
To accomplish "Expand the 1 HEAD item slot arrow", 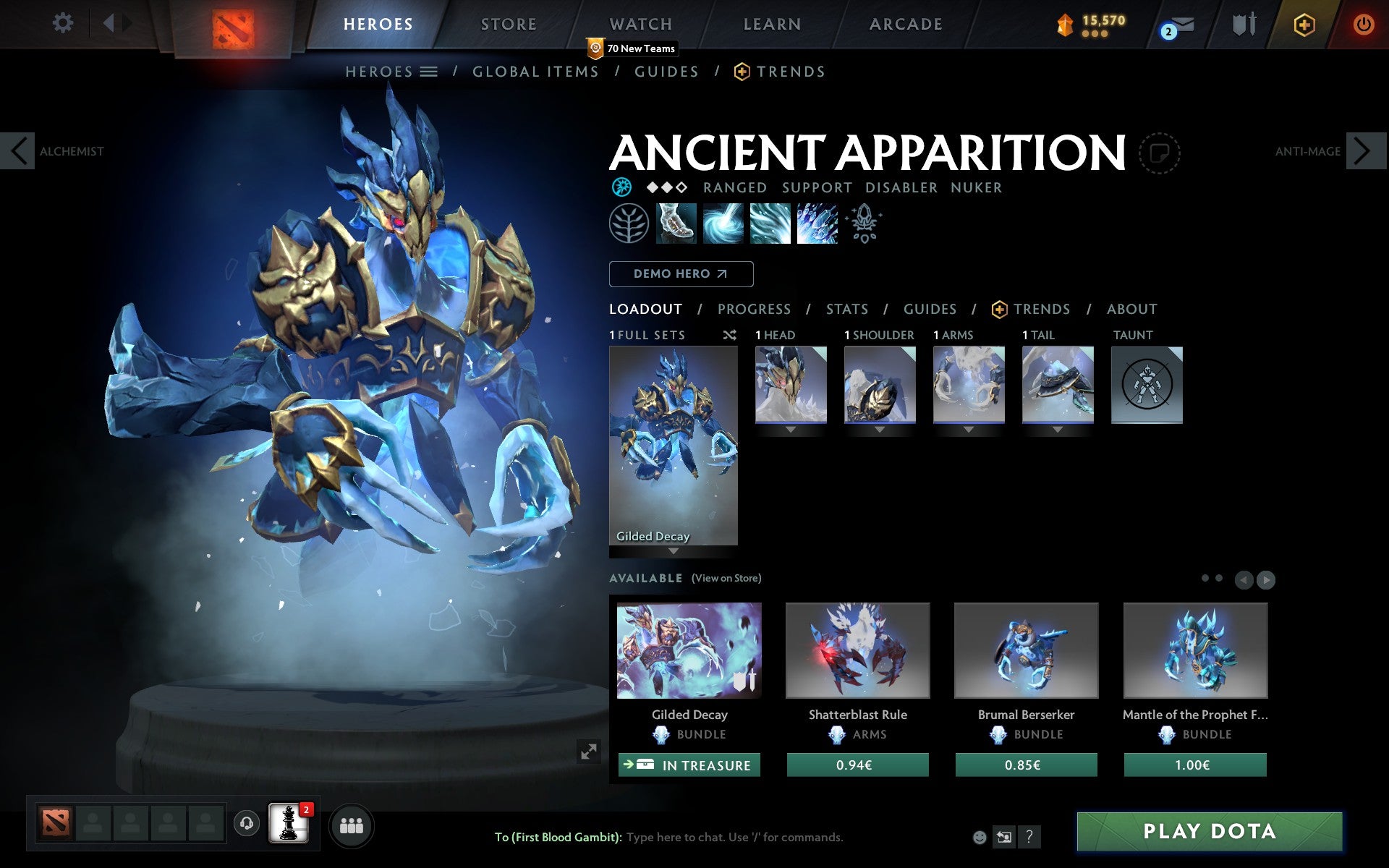I will (x=790, y=428).
